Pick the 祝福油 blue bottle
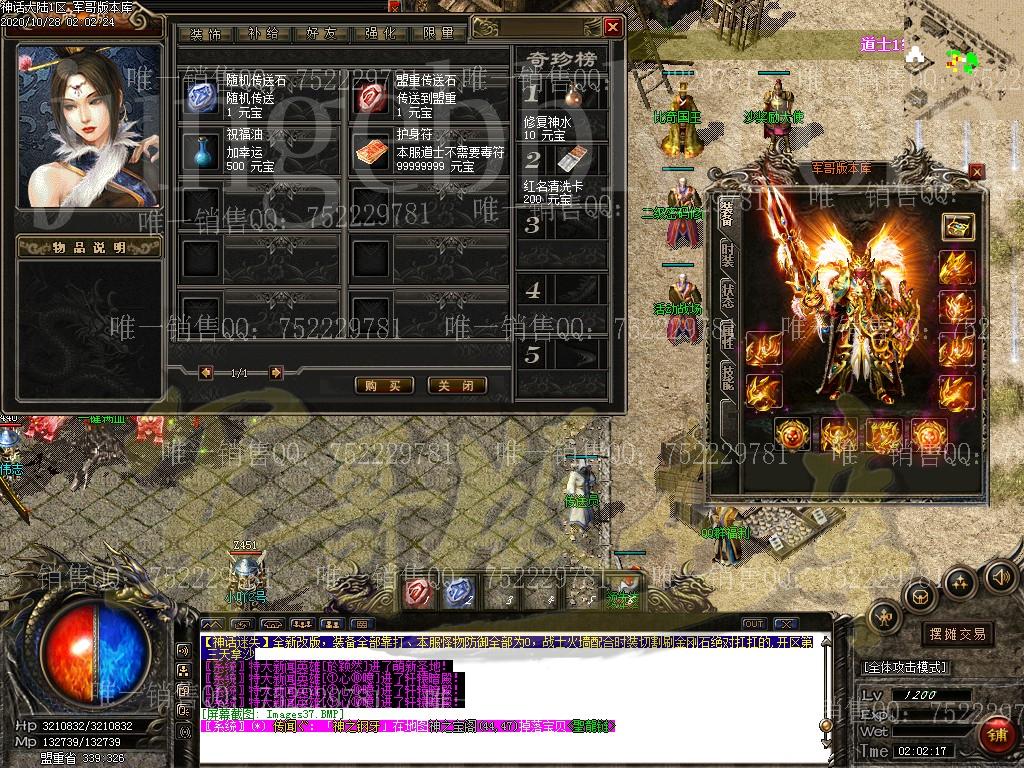The image size is (1024, 768). [202, 150]
